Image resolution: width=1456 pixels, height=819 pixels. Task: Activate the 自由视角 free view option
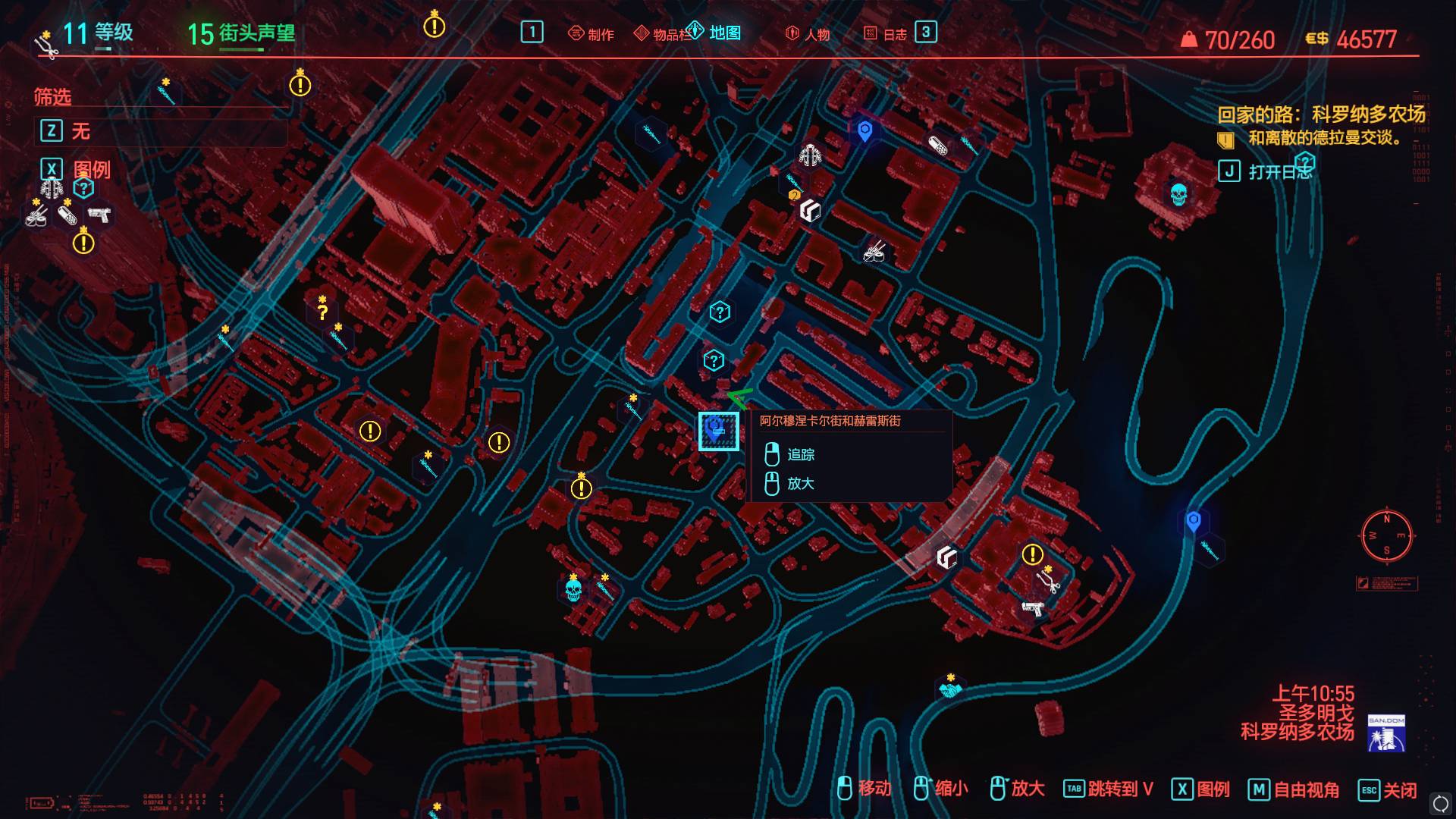[x=1294, y=789]
